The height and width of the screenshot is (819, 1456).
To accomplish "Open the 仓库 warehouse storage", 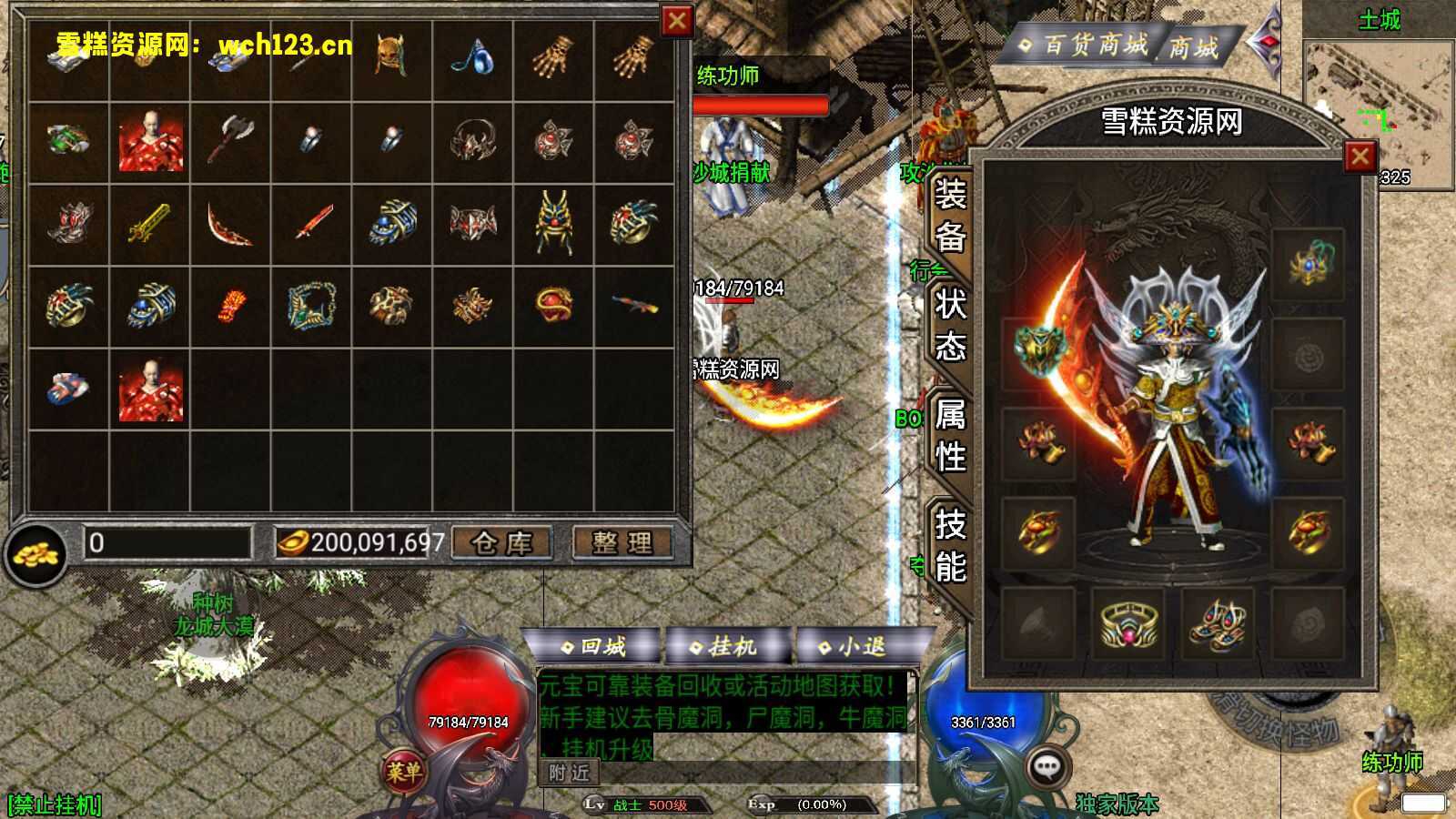I will point(501,543).
